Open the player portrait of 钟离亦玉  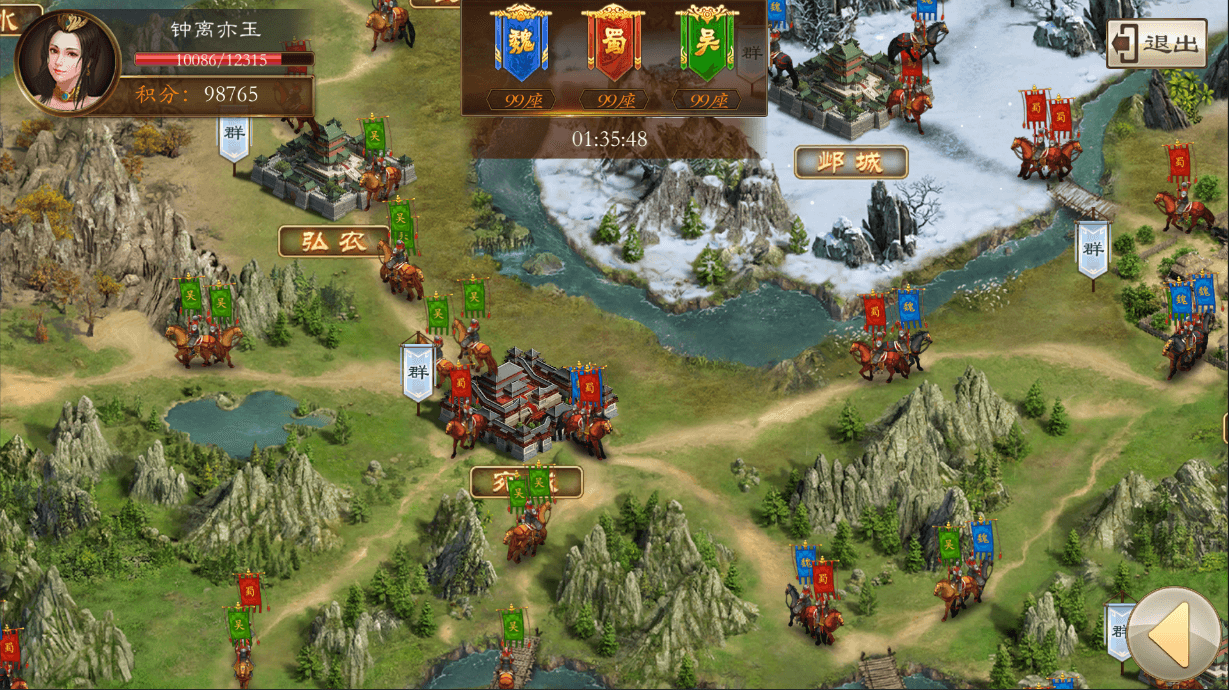[64, 62]
